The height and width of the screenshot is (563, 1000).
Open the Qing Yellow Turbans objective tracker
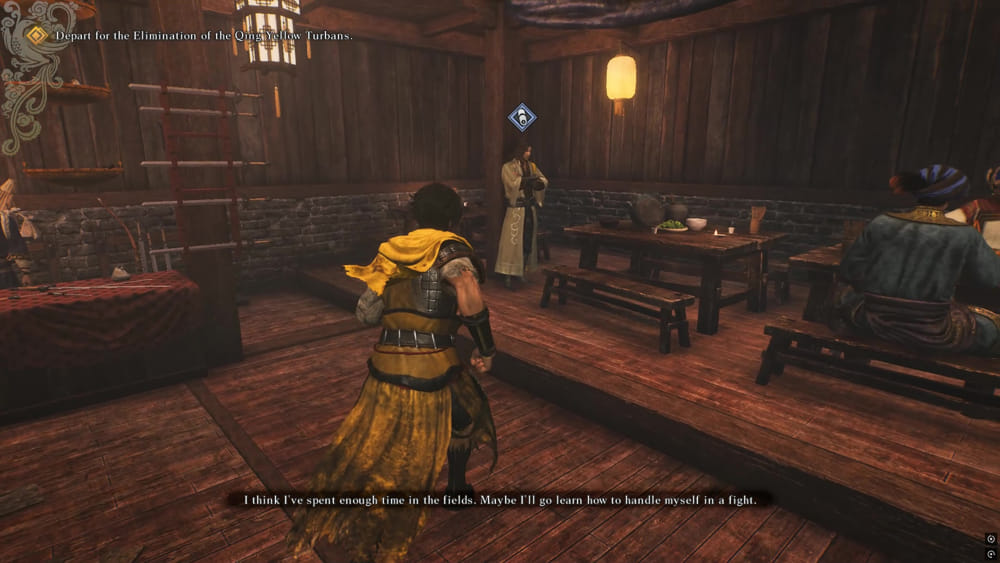(x=204, y=36)
